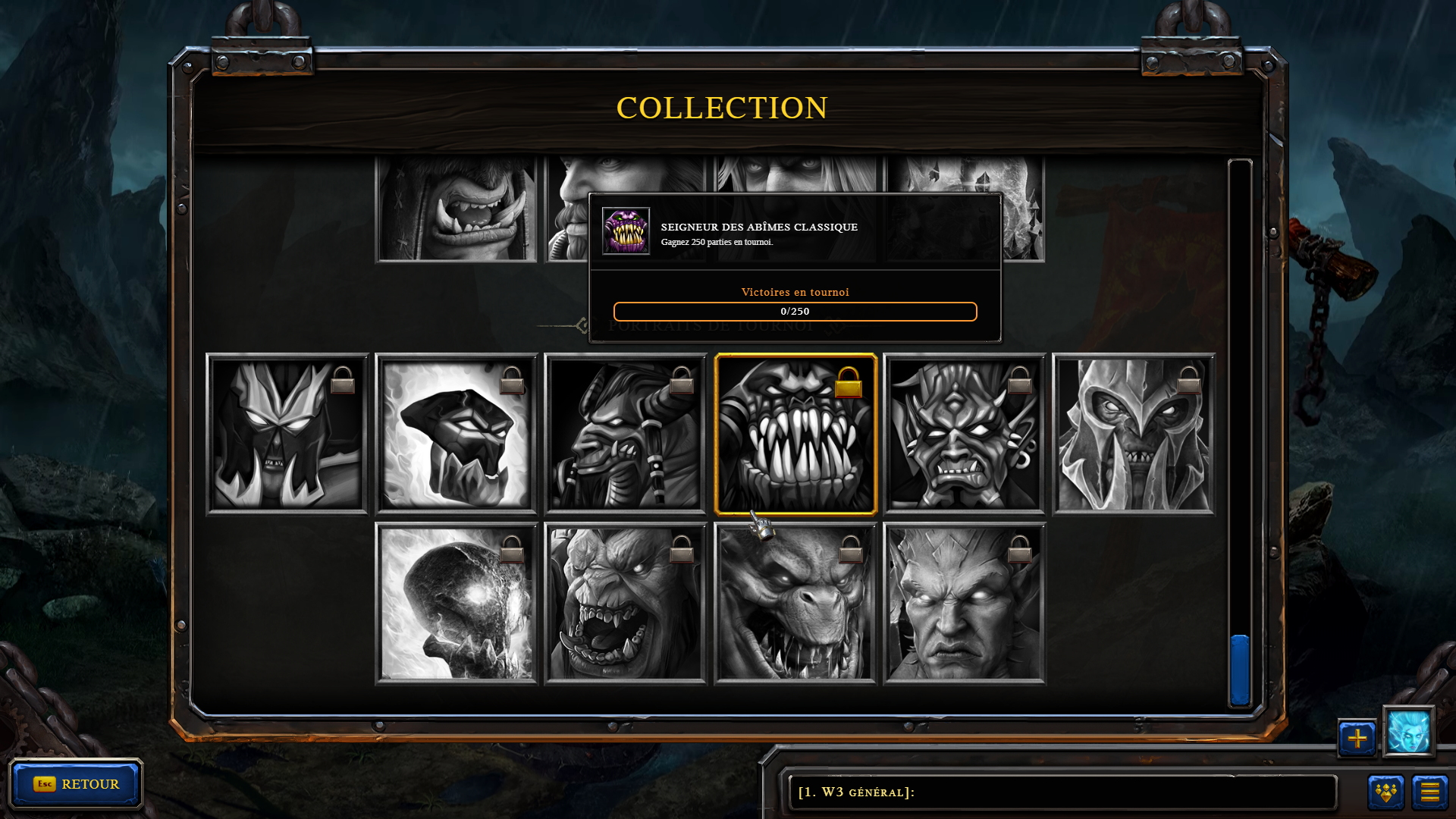1456x819 pixels.
Task: Choose the hooded glowing-eyed demon portrait
Action: pyautogui.click(x=287, y=435)
